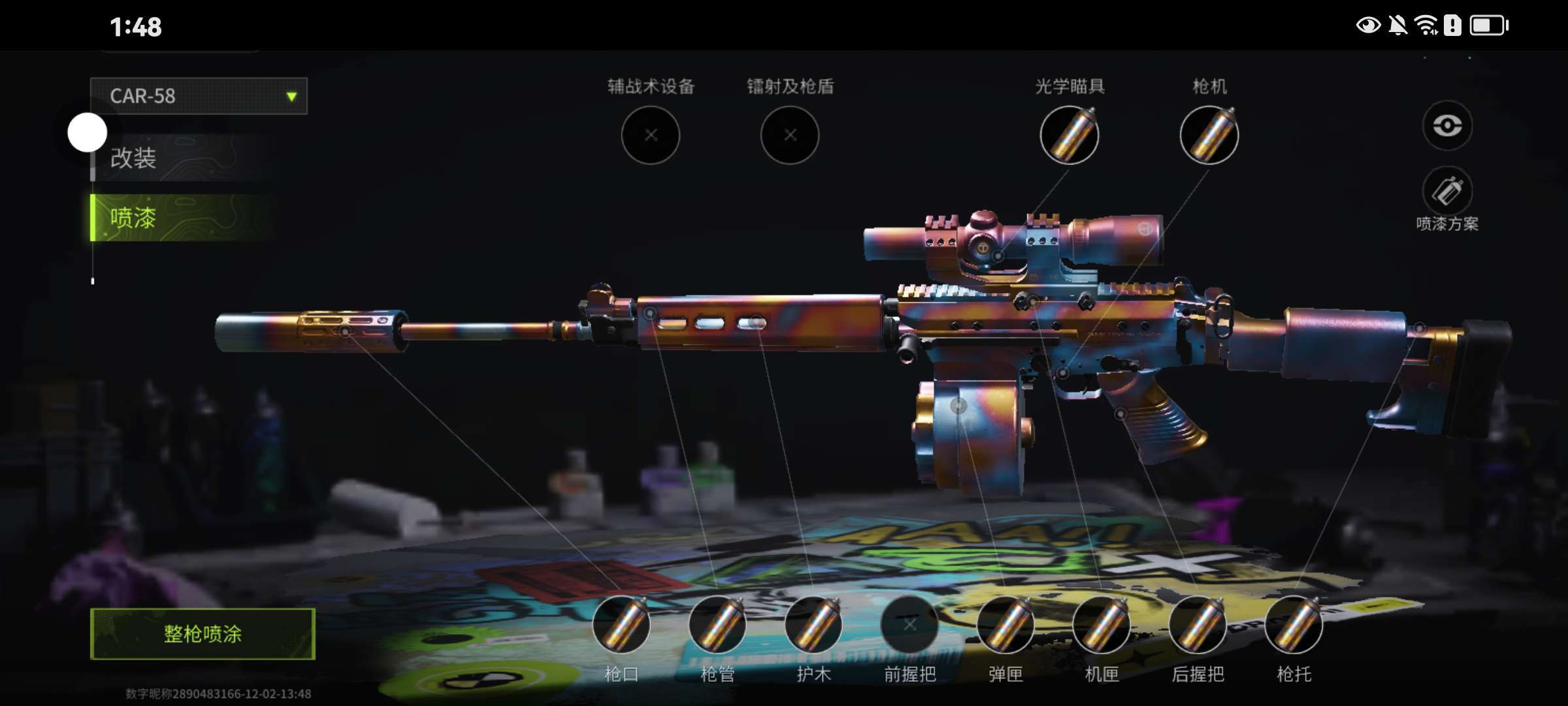This screenshot has height=706, width=1568.
Task: Select the 枪口 muzzle paint slot
Action: [621, 625]
